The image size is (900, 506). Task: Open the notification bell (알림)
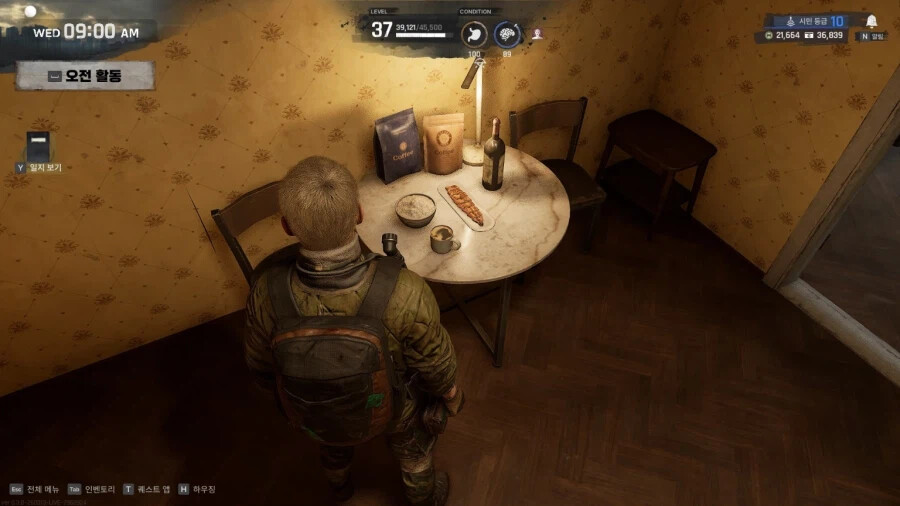pyautogui.click(x=871, y=21)
